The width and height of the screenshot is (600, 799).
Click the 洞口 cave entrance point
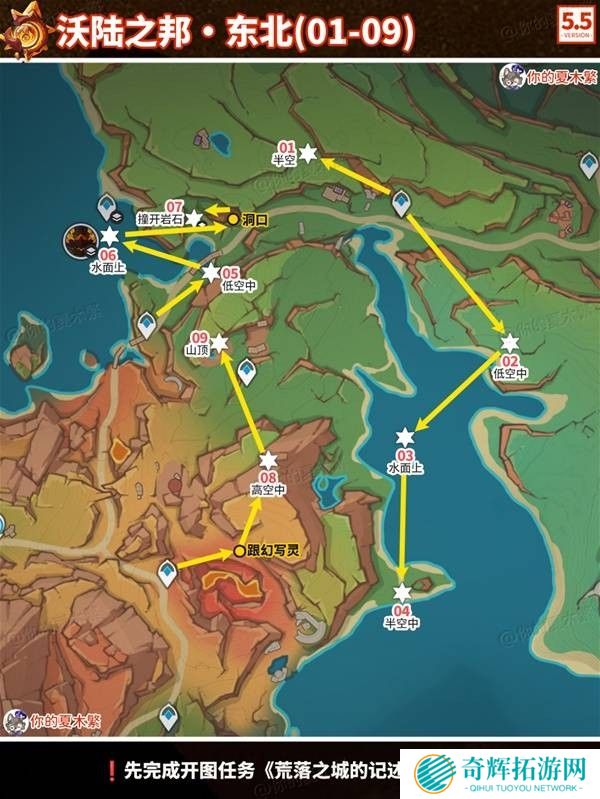(x=232, y=218)
